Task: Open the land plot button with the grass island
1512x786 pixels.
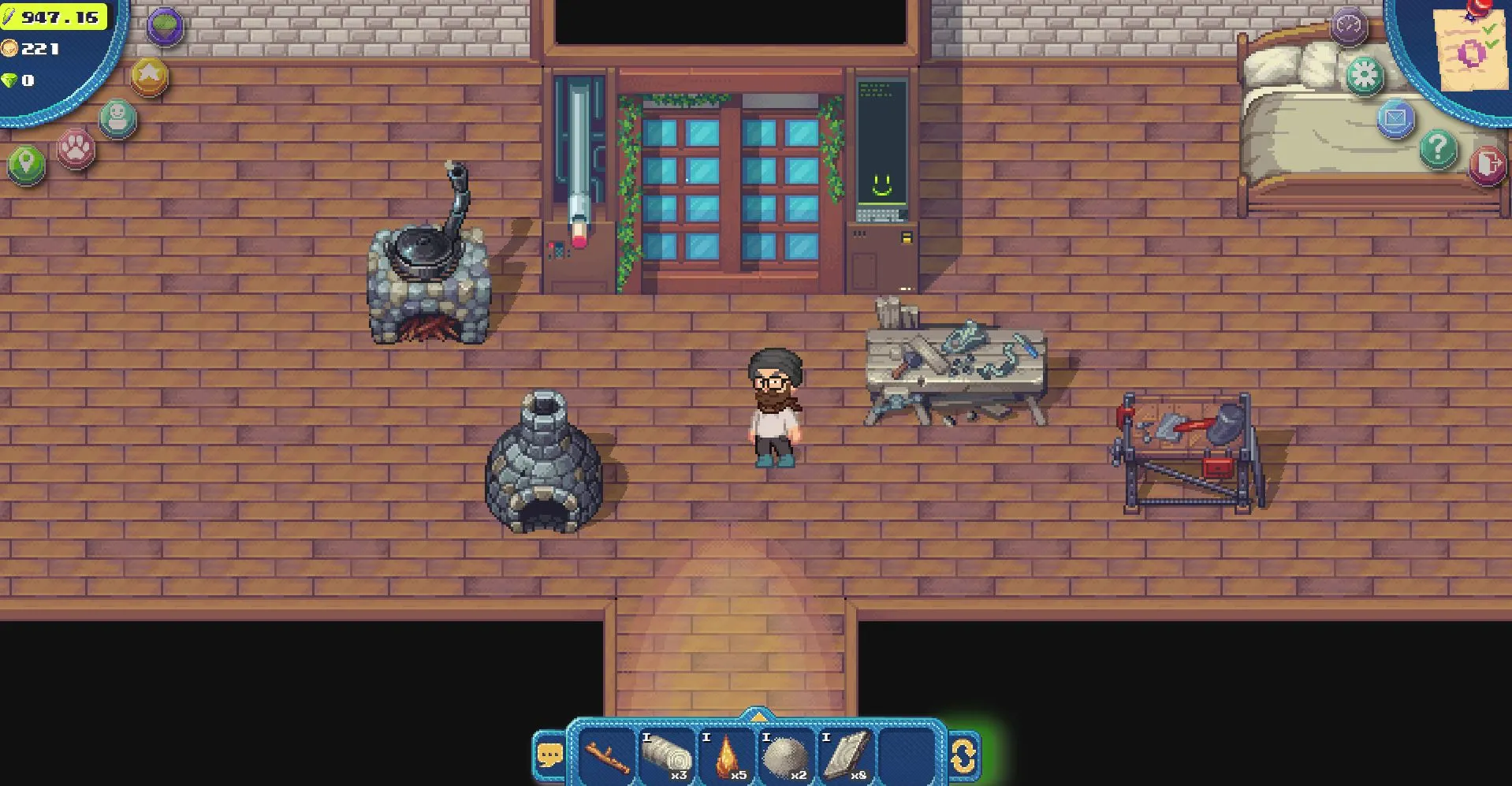Action: [x=166, y=26]
